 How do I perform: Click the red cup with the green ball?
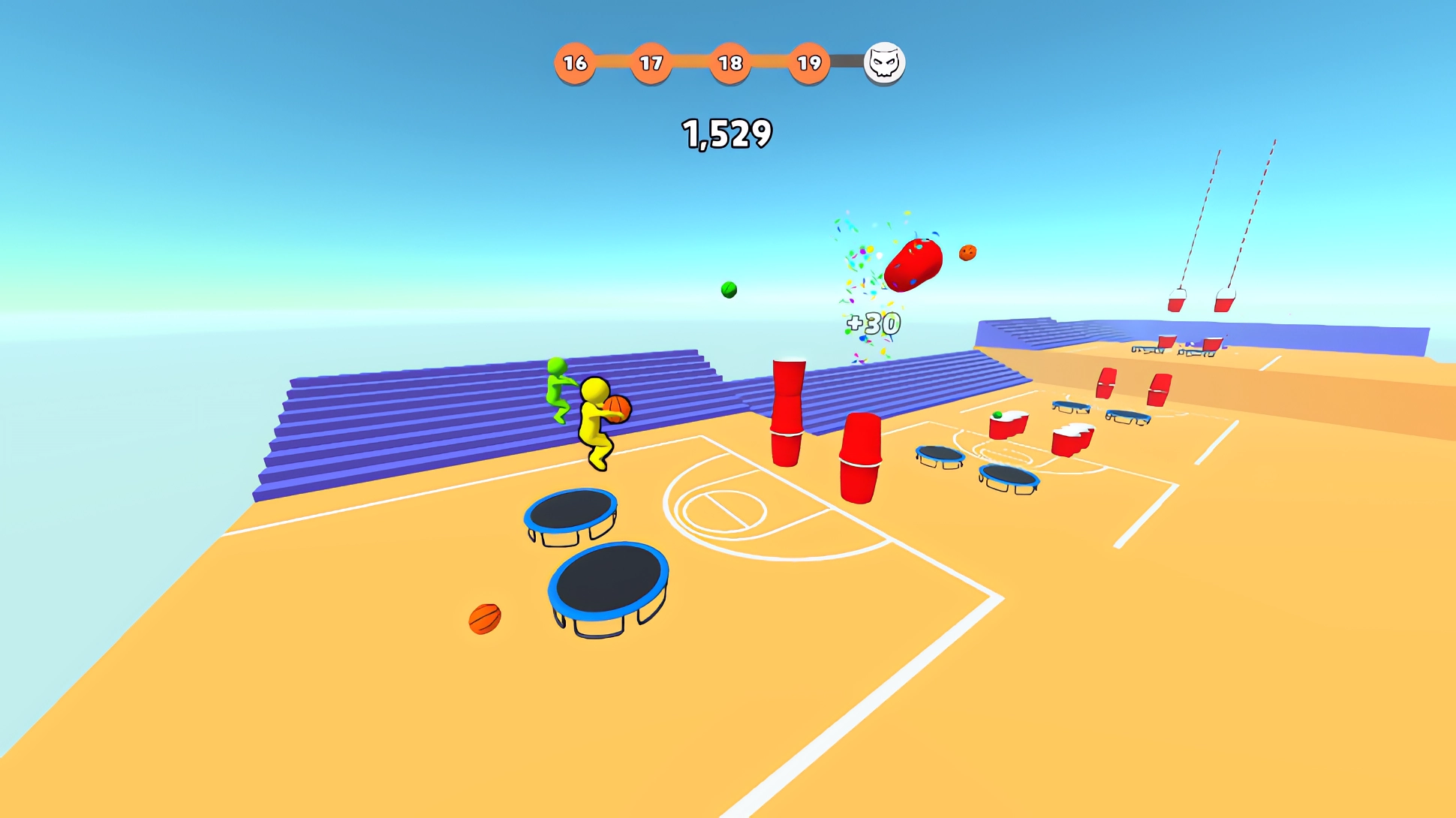pyautogui.click(x=1009, y=424)
